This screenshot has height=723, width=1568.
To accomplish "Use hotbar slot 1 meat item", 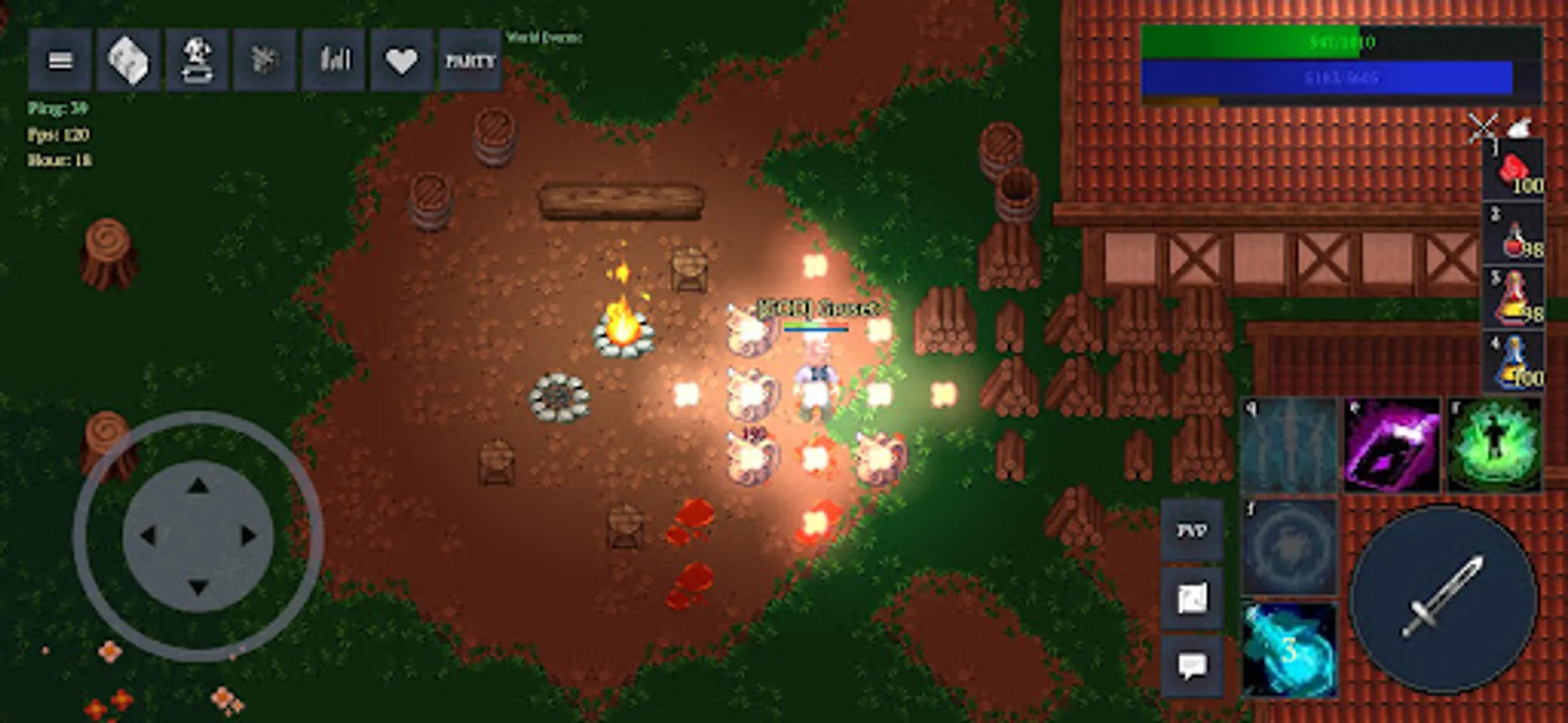I will [1513, 175].
